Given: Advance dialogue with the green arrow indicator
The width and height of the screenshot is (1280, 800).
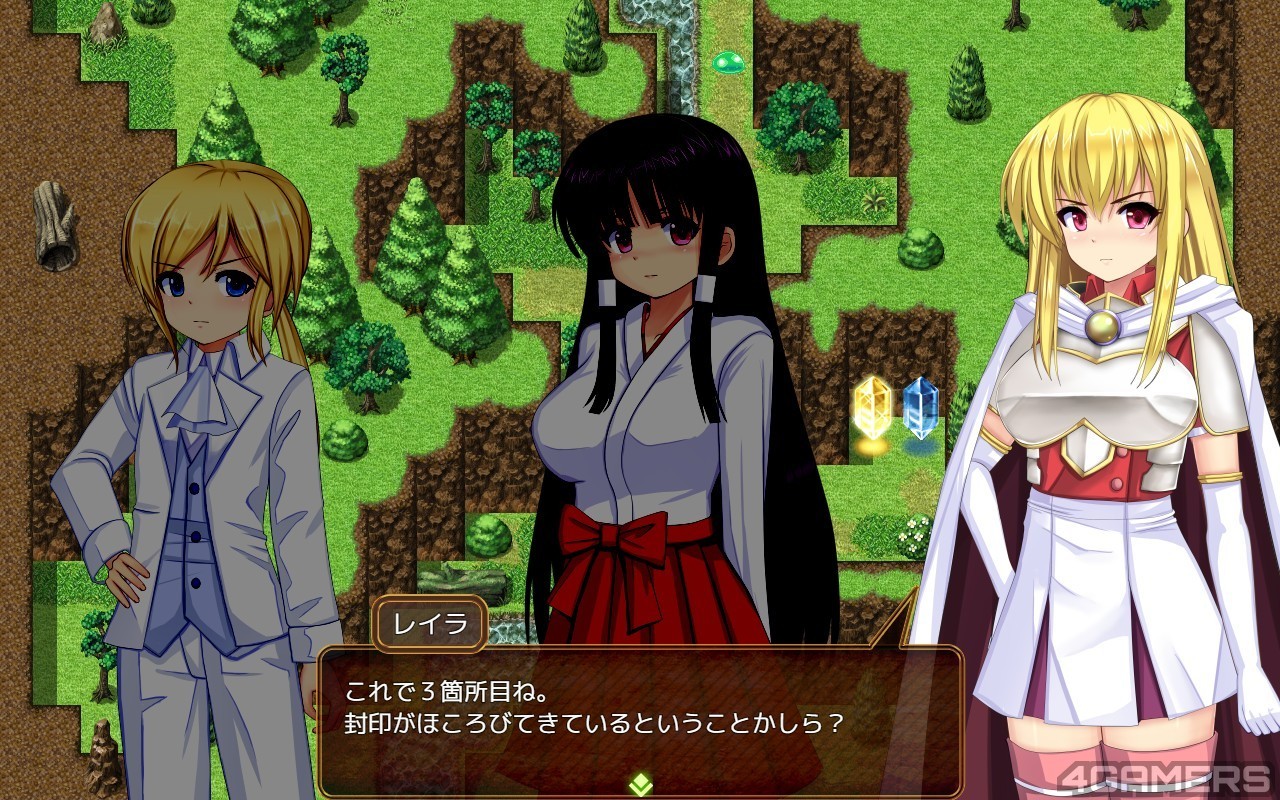Looking at the screenshot, I should (x=640, y=784).
